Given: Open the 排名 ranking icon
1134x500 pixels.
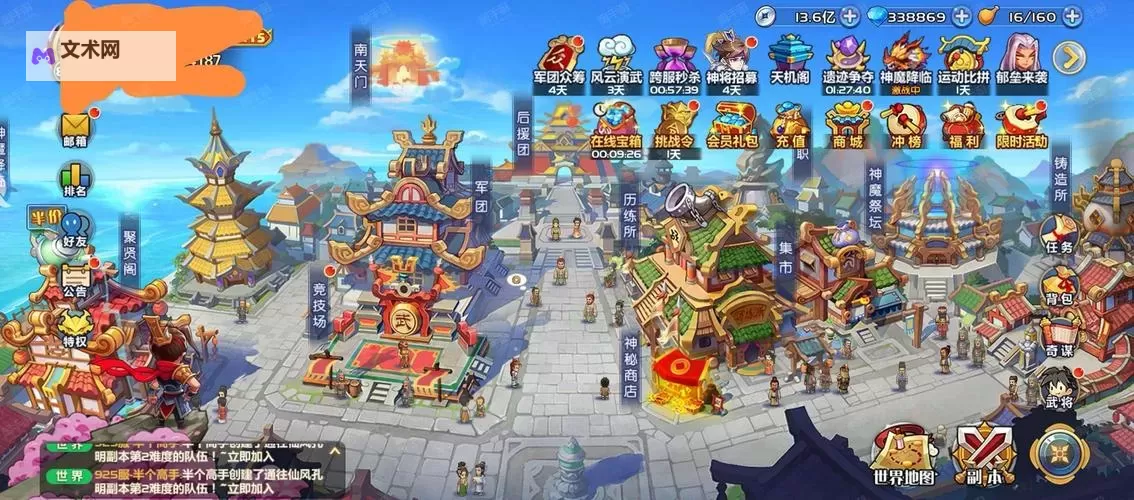Looking at the screenshot, I should (x=75, y=177).
